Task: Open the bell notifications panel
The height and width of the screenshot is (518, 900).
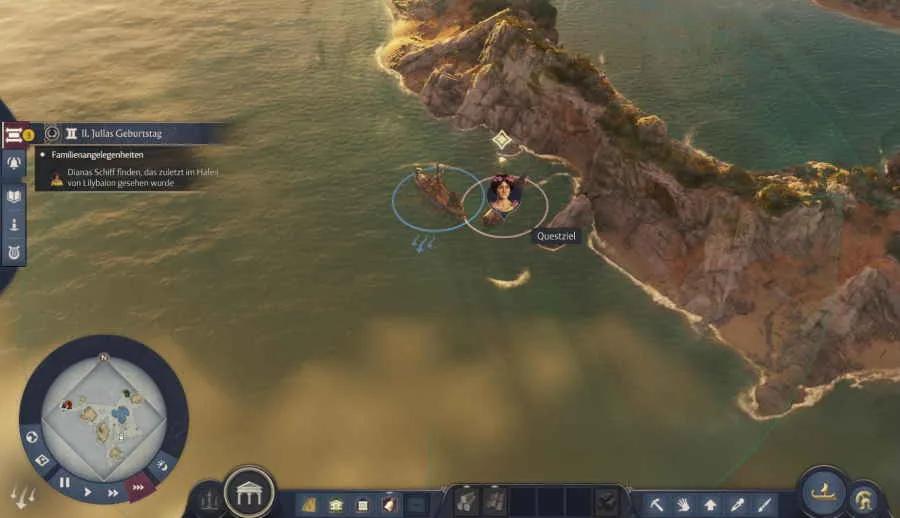Action: (x=14, y=164)
